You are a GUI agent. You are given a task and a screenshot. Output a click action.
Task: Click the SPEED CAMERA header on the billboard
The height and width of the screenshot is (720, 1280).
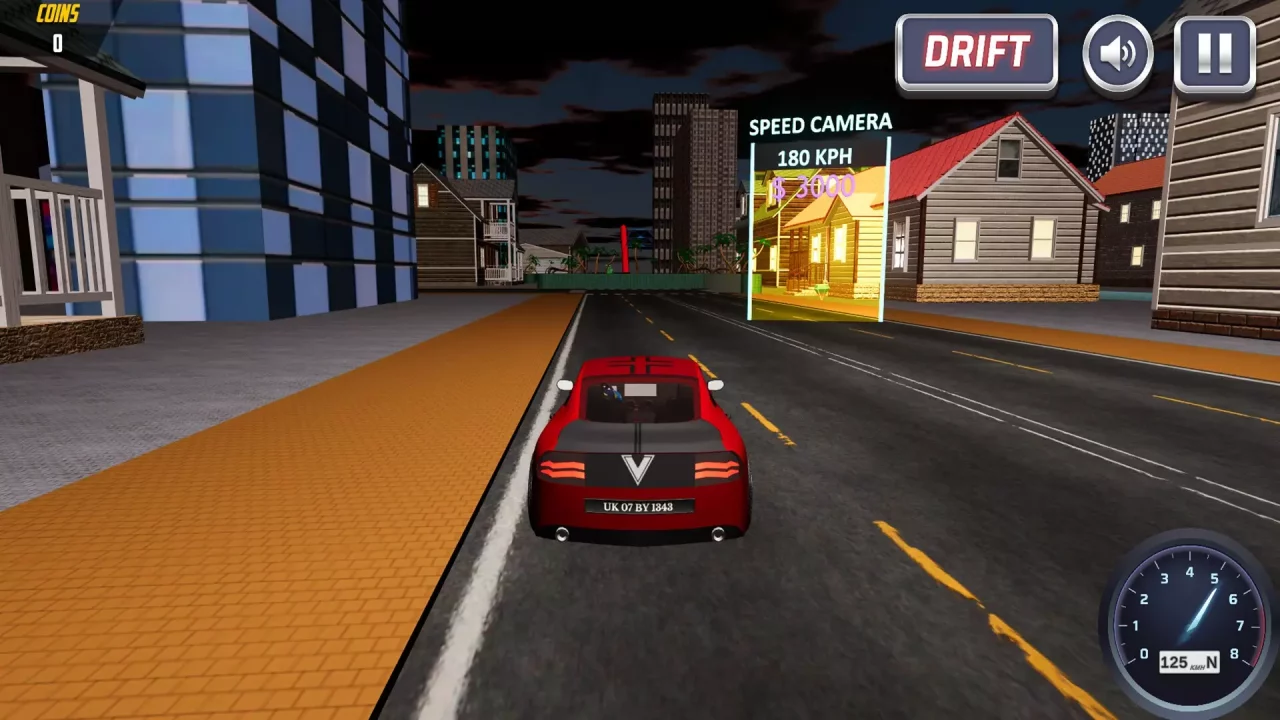(820, 122)
